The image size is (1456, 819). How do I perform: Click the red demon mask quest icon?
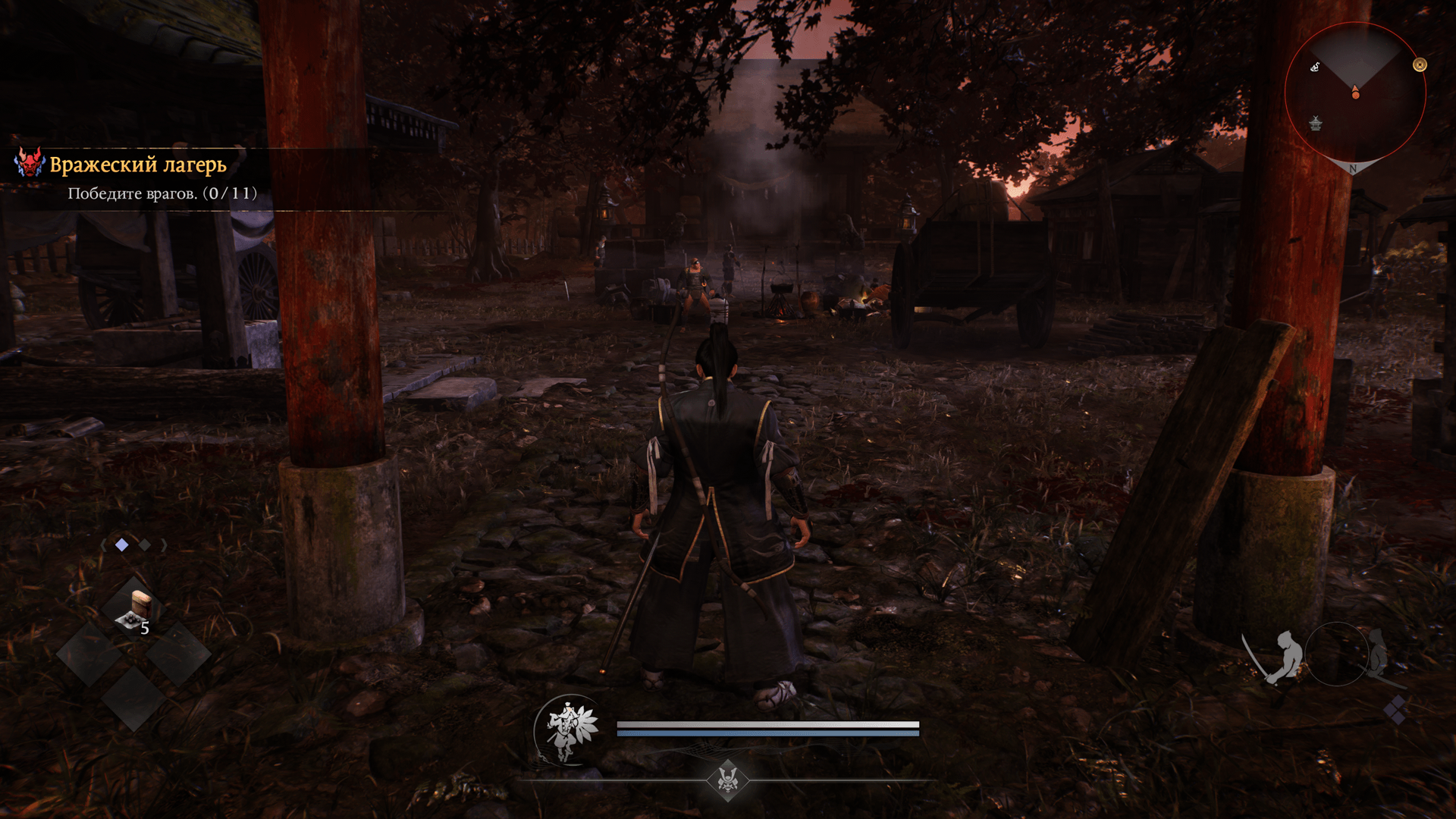[x=30, y=163]
